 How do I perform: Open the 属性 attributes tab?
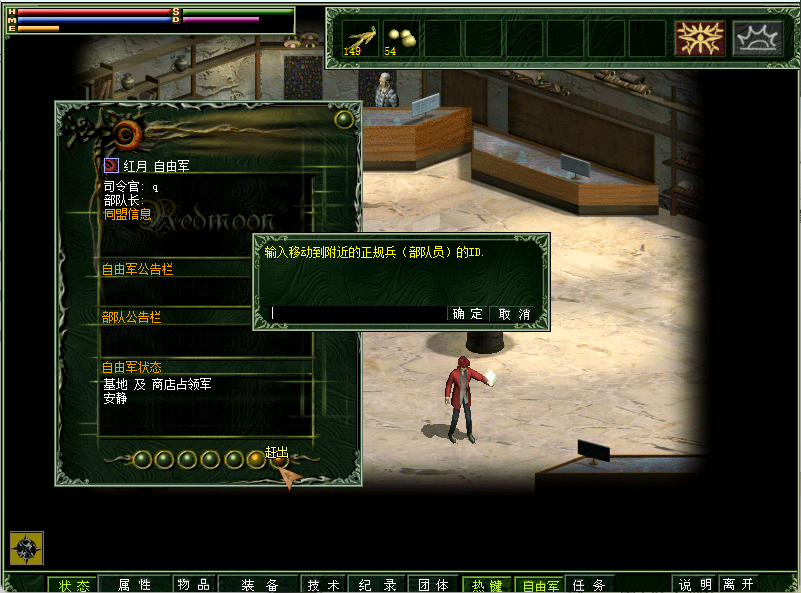[x=134, y=585]
